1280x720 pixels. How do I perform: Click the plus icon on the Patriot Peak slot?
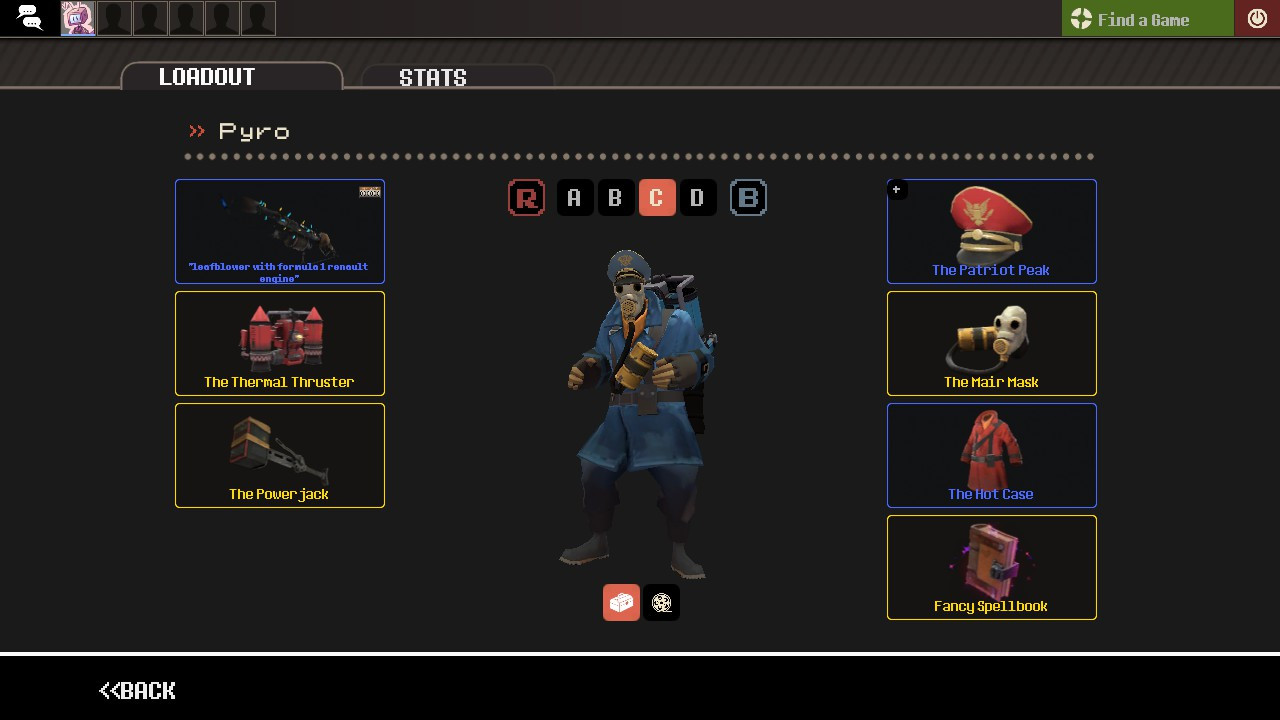click(x=897, y=189)
